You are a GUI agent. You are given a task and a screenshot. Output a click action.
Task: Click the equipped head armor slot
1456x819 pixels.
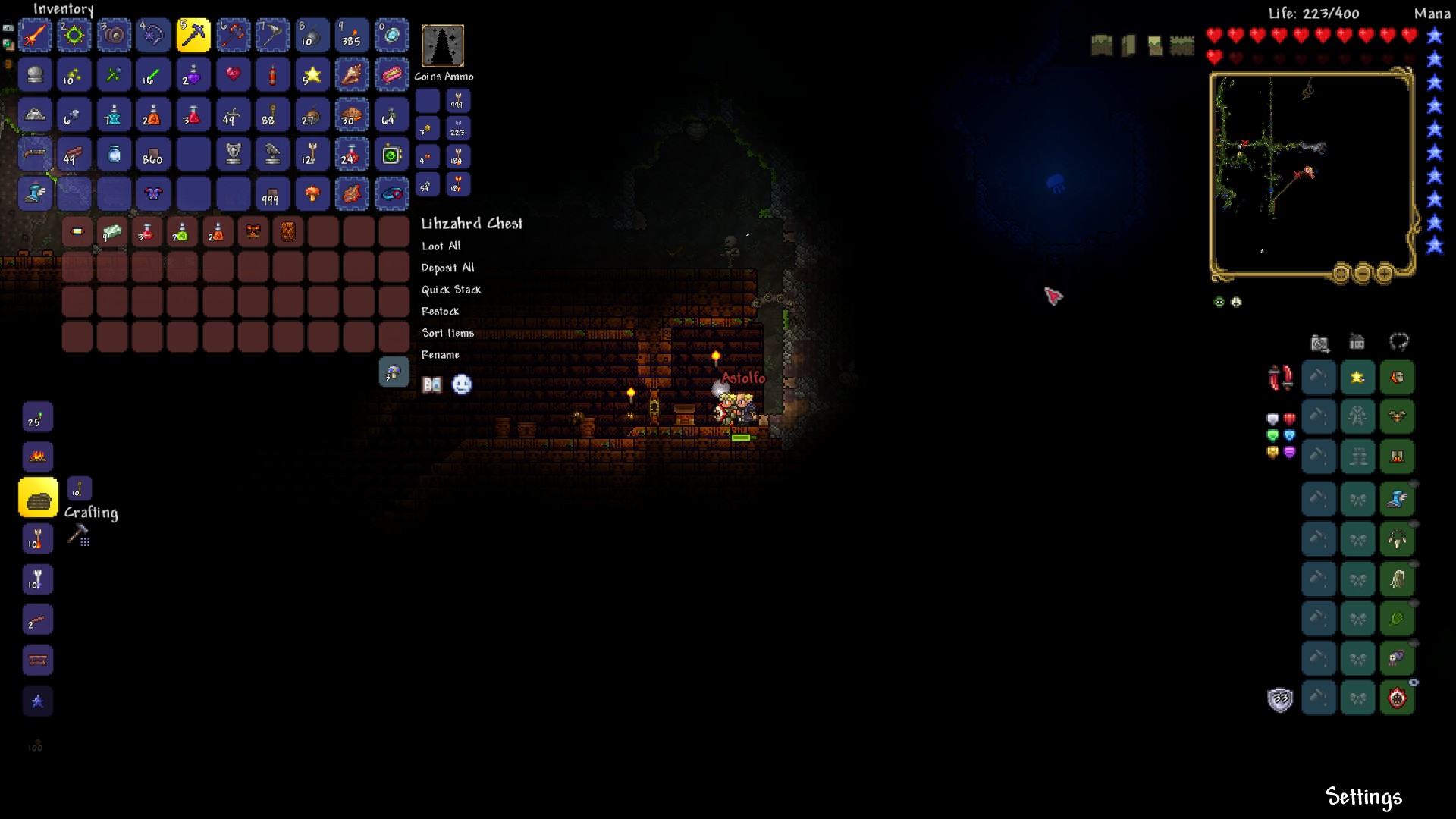pos(1398,377)
